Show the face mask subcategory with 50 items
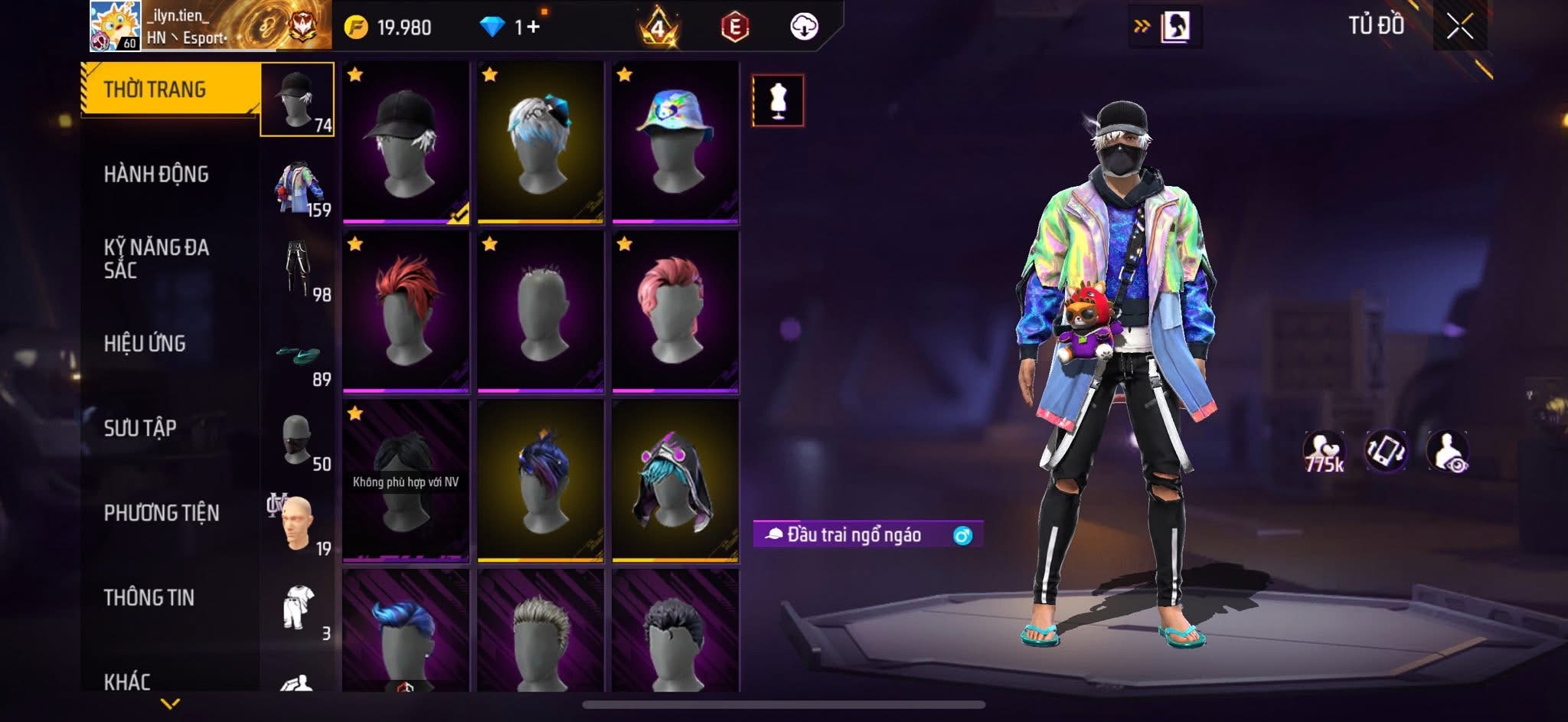Viewport: 1568px width, 722px height. (299, 441)
